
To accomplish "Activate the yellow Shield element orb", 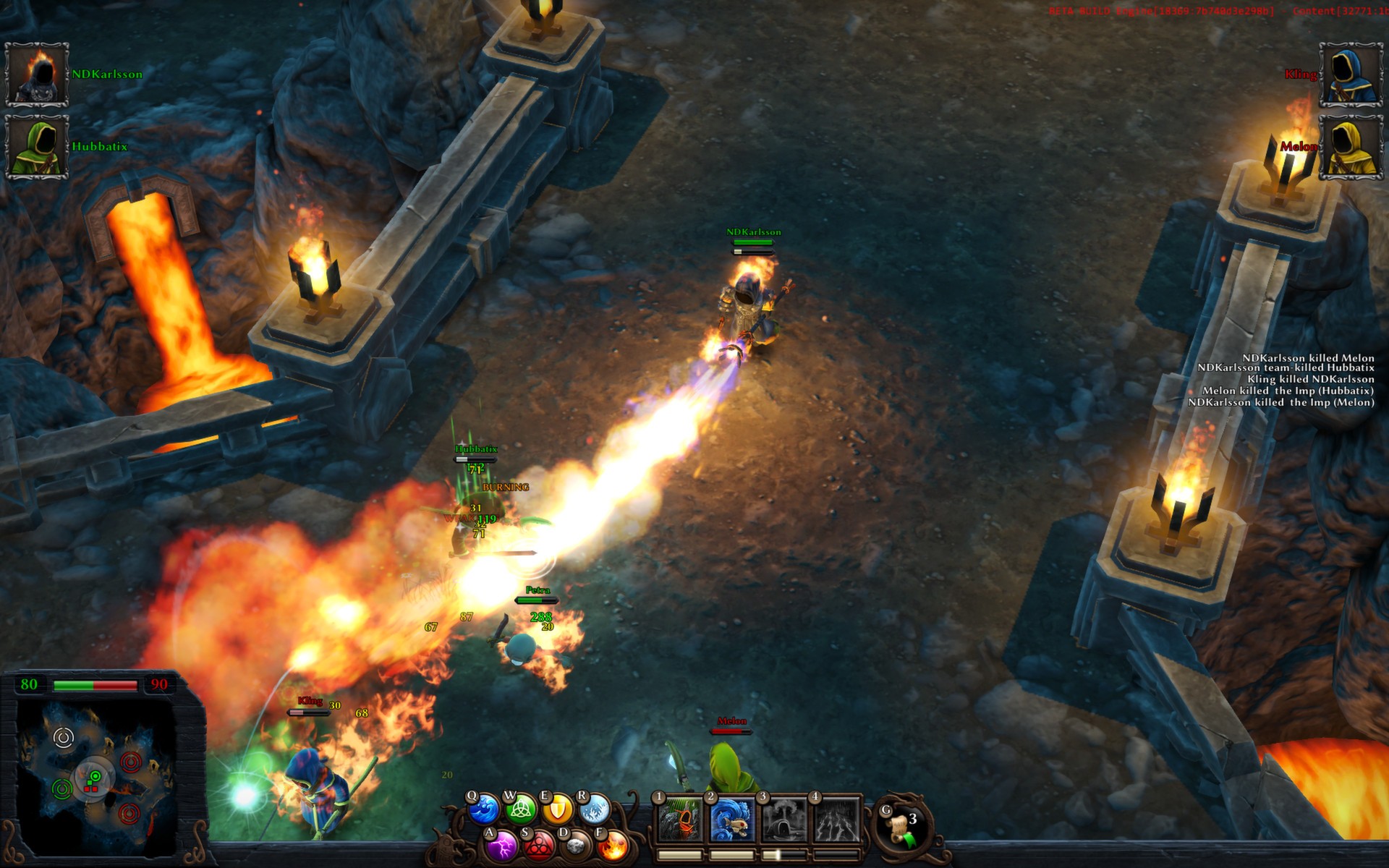I will [x=557, y=810].
